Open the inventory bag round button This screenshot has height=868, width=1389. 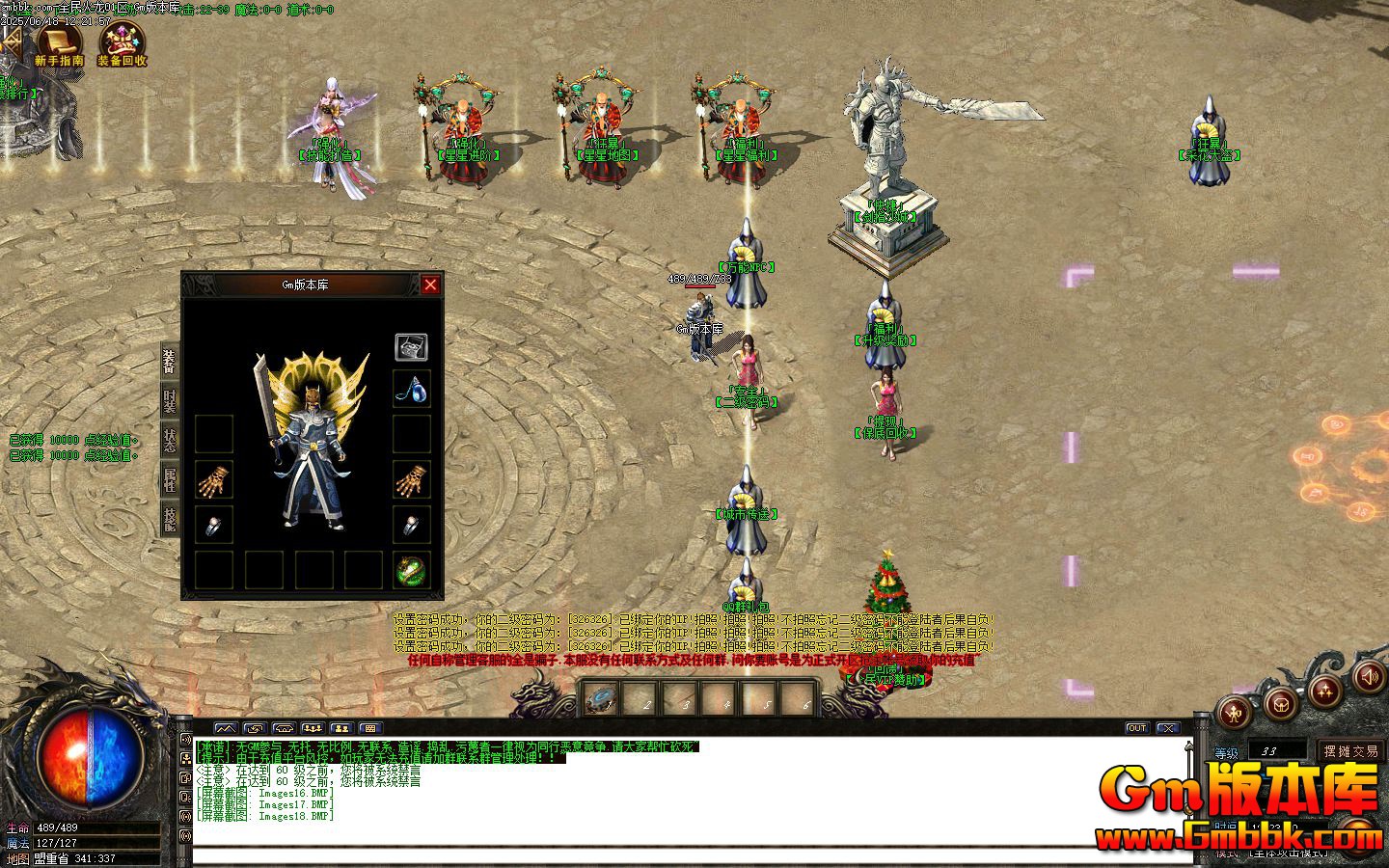(x=1282, y=706)
